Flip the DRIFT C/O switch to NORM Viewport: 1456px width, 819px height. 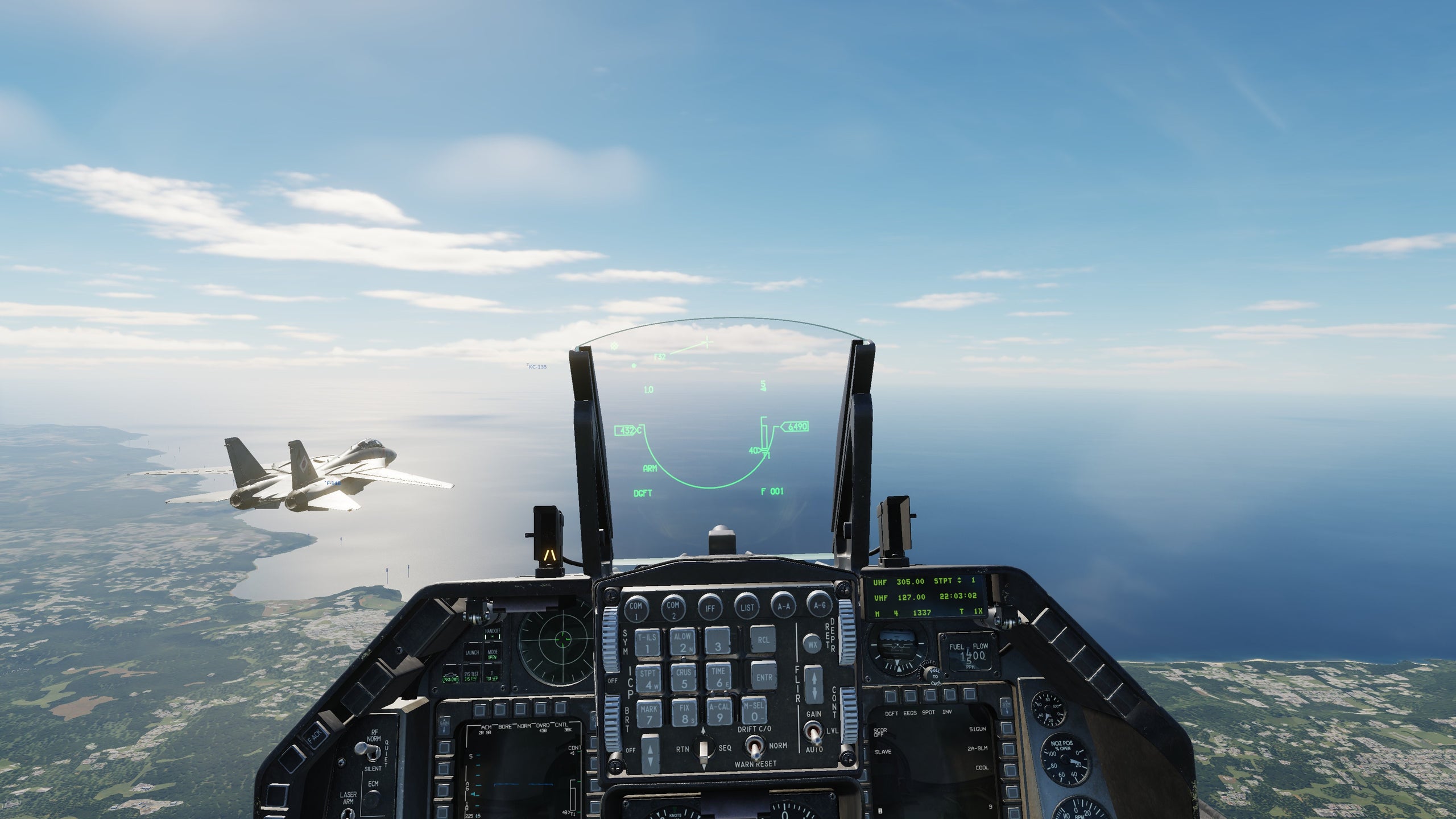coord(754,746)
